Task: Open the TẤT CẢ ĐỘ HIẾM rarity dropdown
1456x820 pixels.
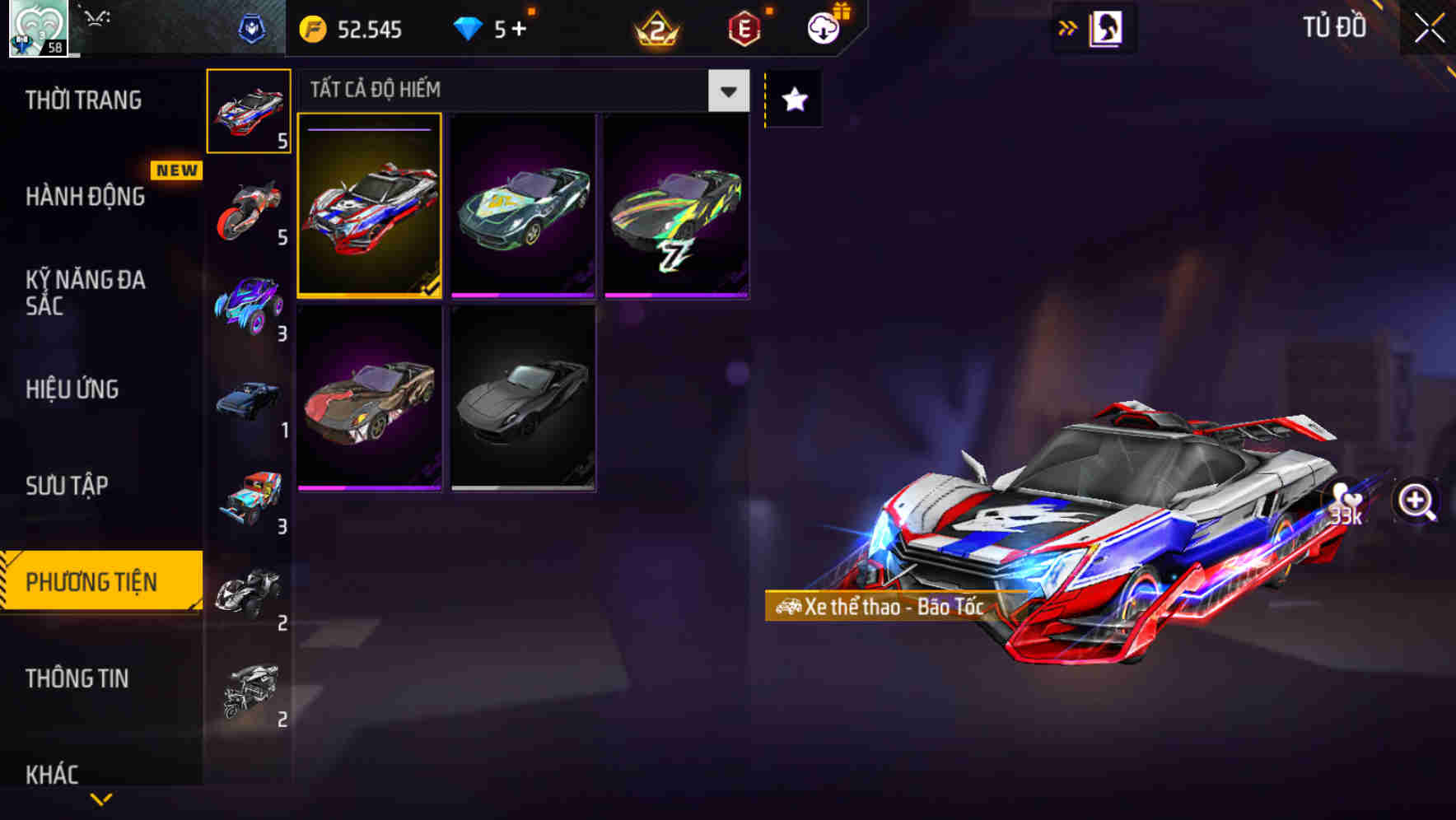Action: pyautogui.click(x=726, y=91)
